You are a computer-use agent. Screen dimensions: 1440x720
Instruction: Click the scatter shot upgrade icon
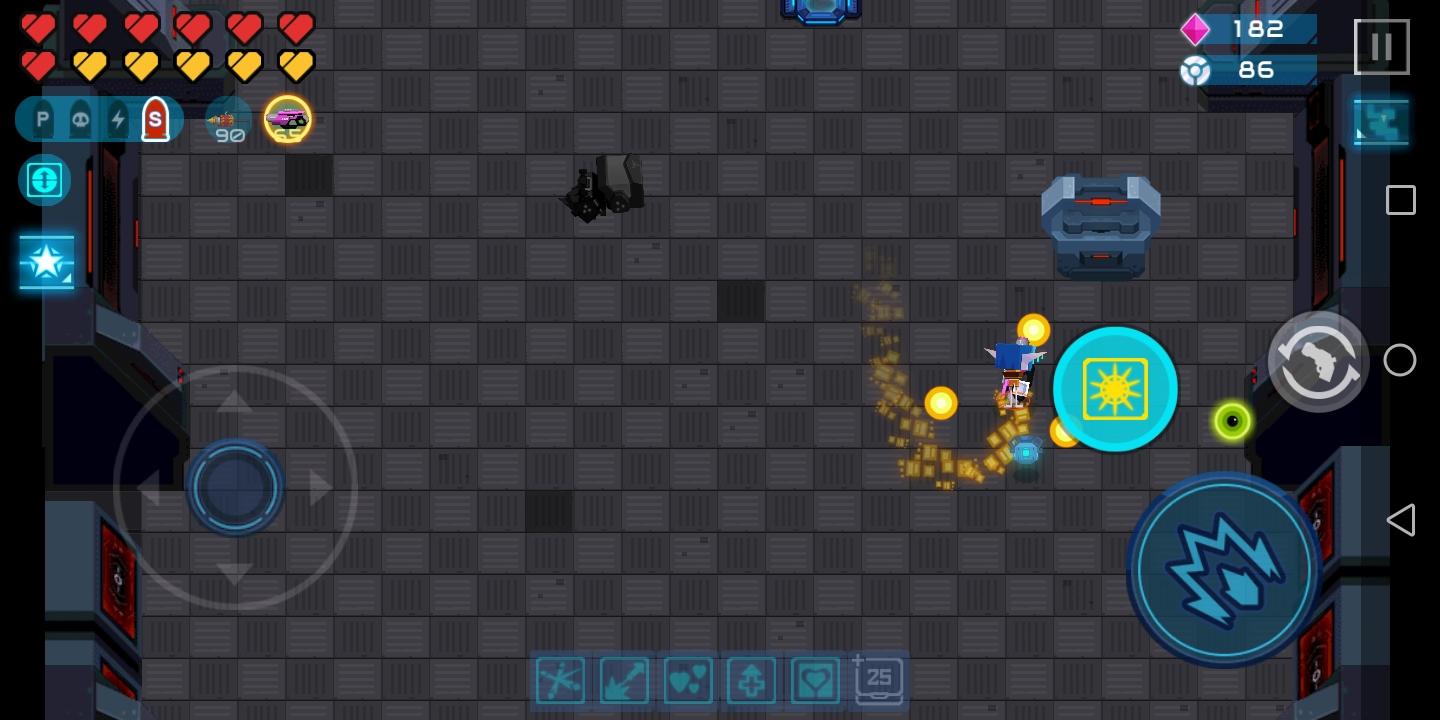[x=560, y=680]
